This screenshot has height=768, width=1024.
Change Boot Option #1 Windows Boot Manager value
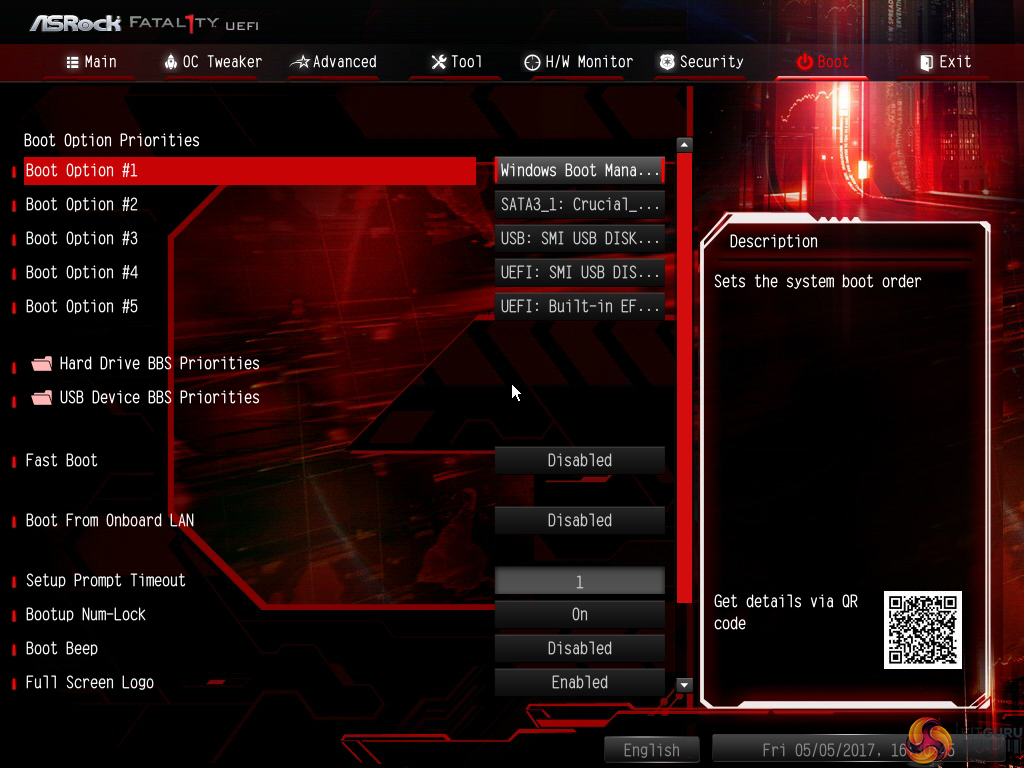click(580, 171)
